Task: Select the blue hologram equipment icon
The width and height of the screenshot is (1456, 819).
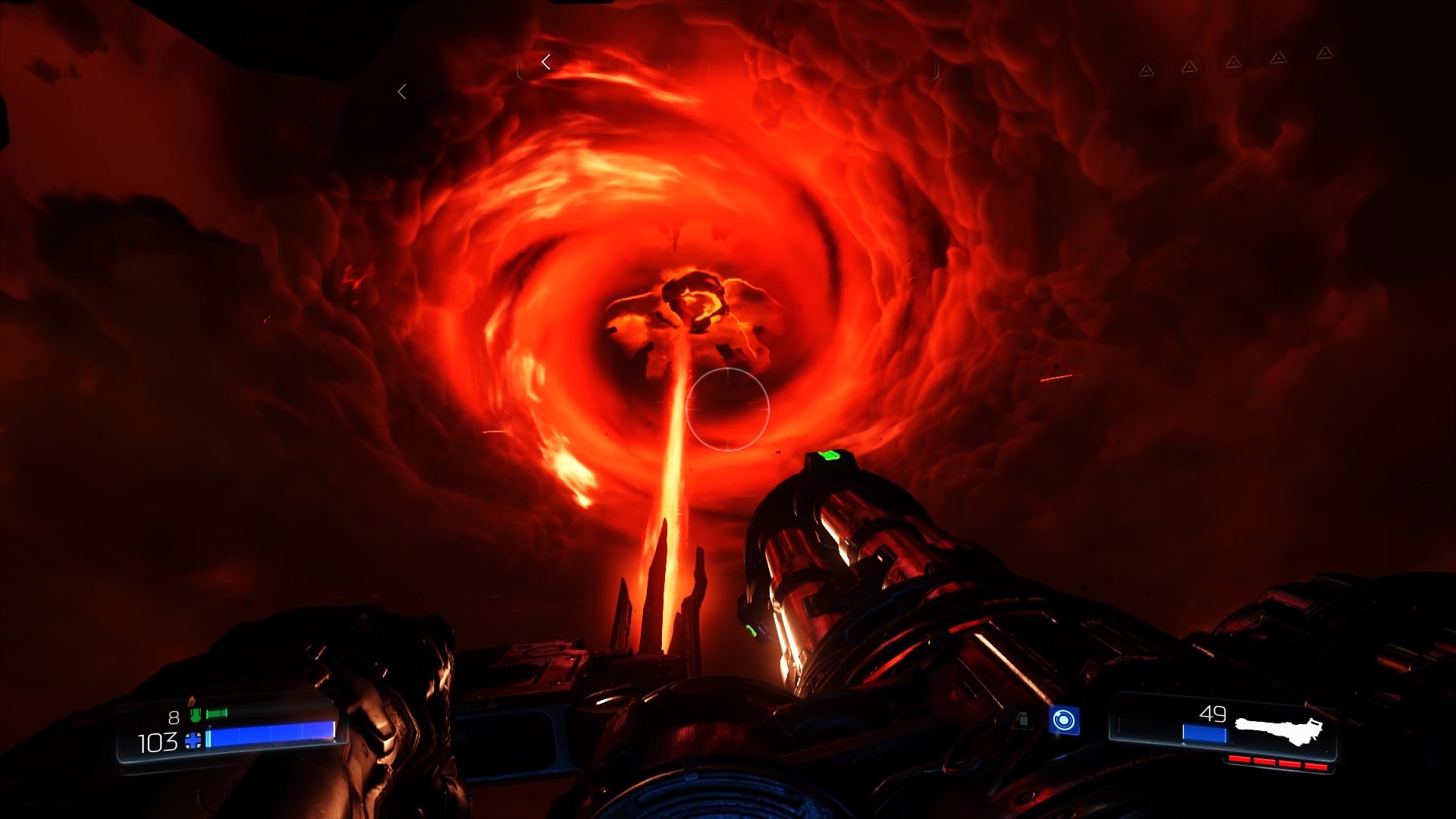Action: (x=1064, y=720)
